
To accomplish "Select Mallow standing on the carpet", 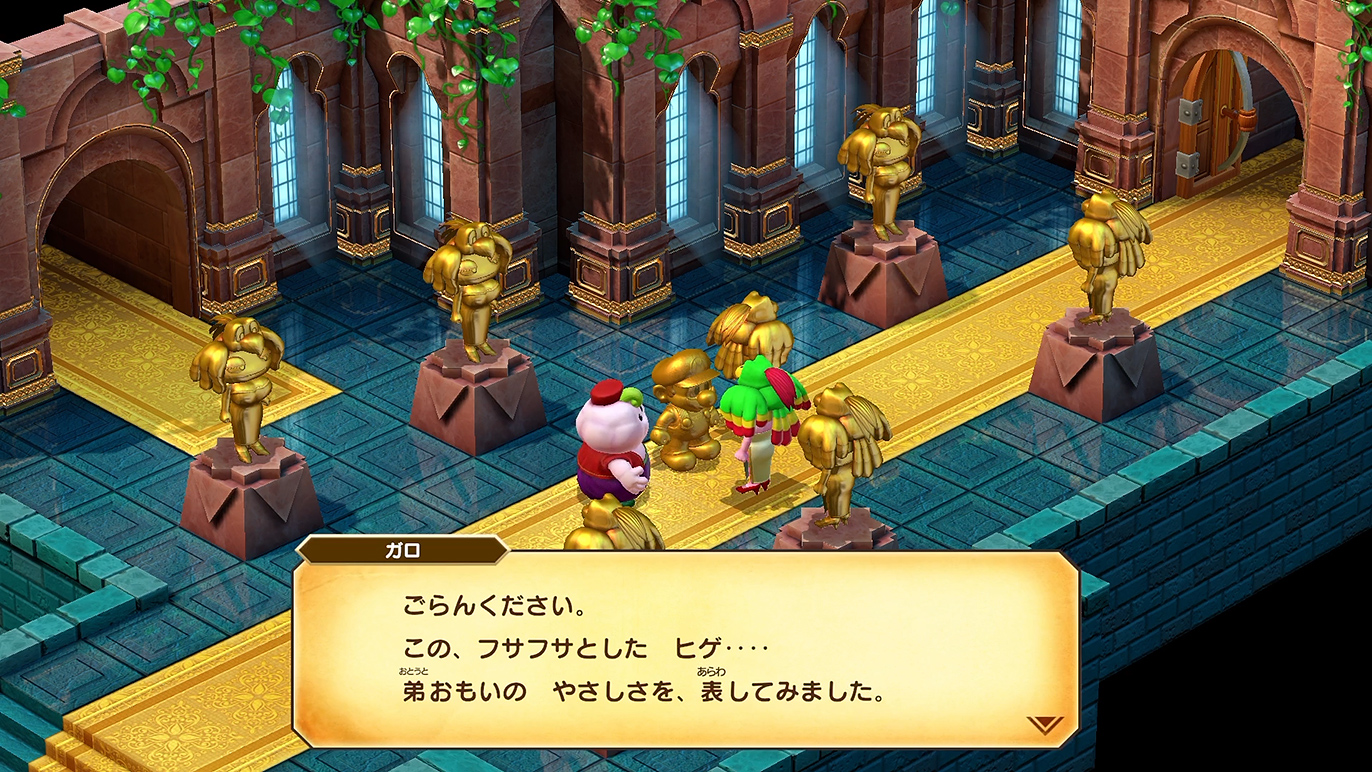I will (611, 440).
